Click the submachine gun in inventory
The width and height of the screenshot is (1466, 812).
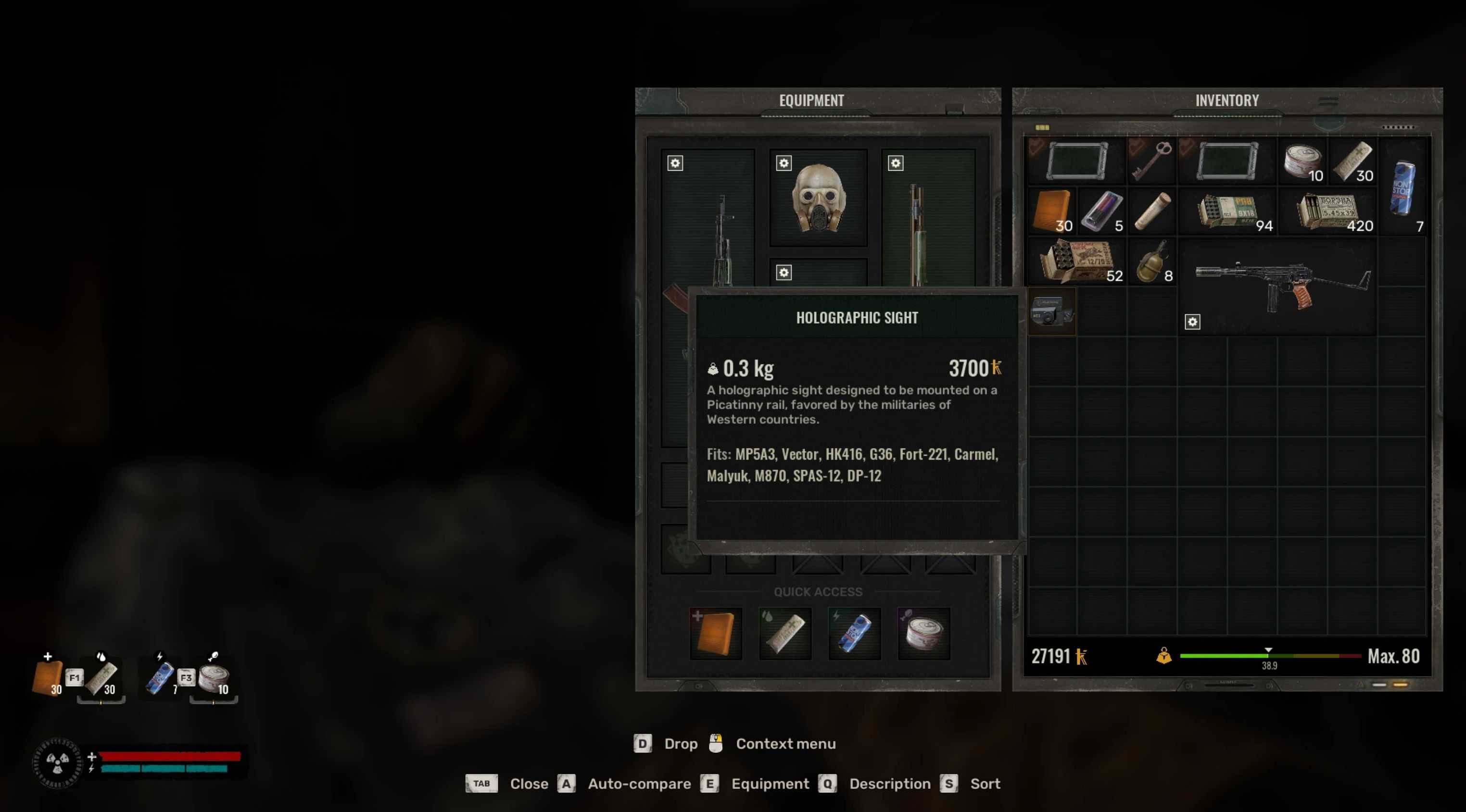click(x=1280, y=286)
